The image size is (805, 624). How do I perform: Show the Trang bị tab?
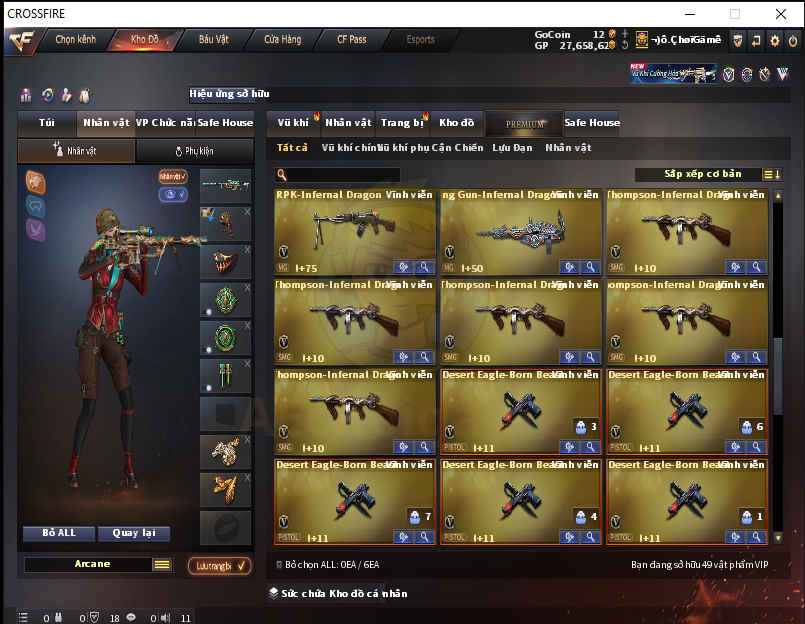(402, 123)
